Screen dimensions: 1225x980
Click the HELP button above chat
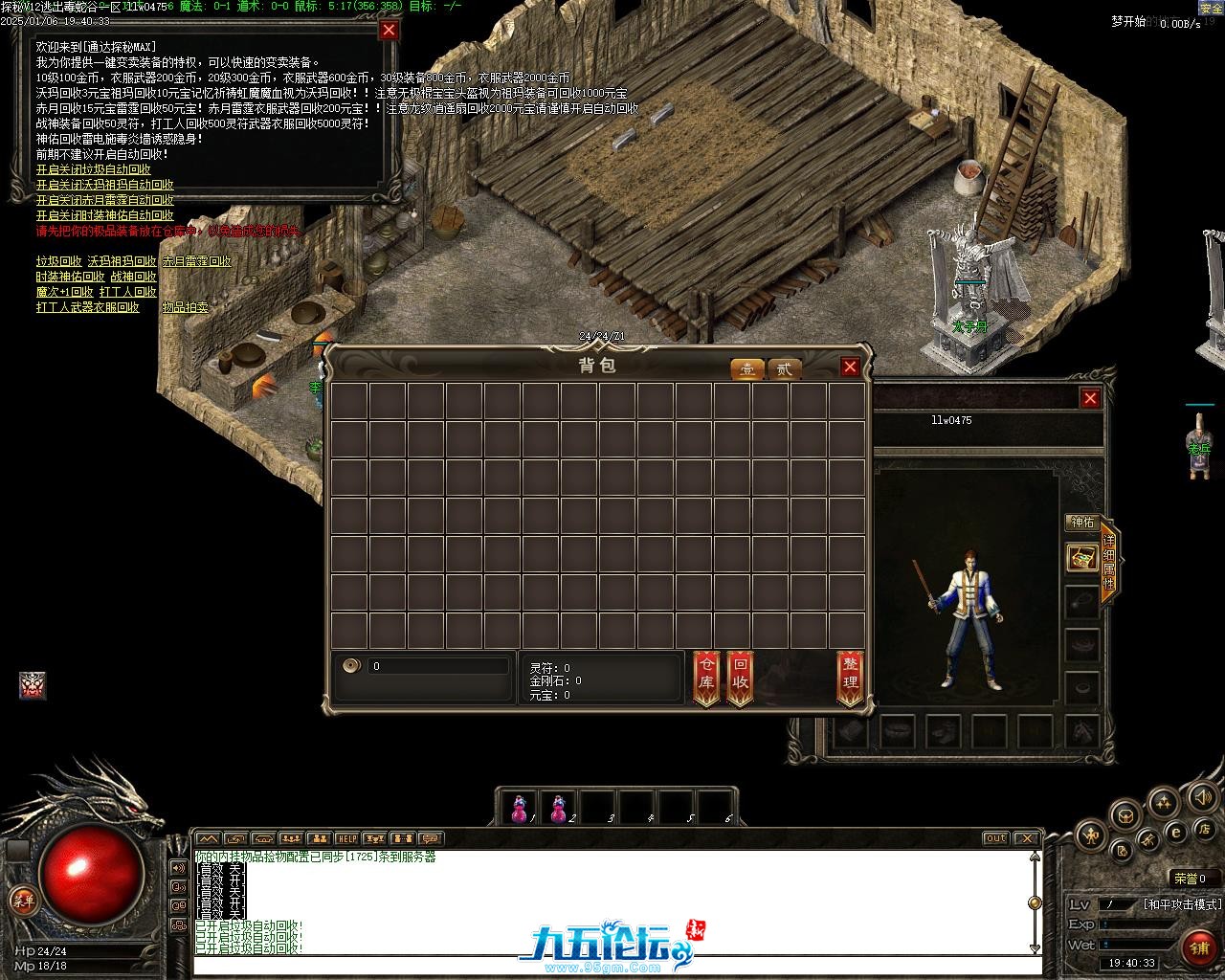[346, 839]
